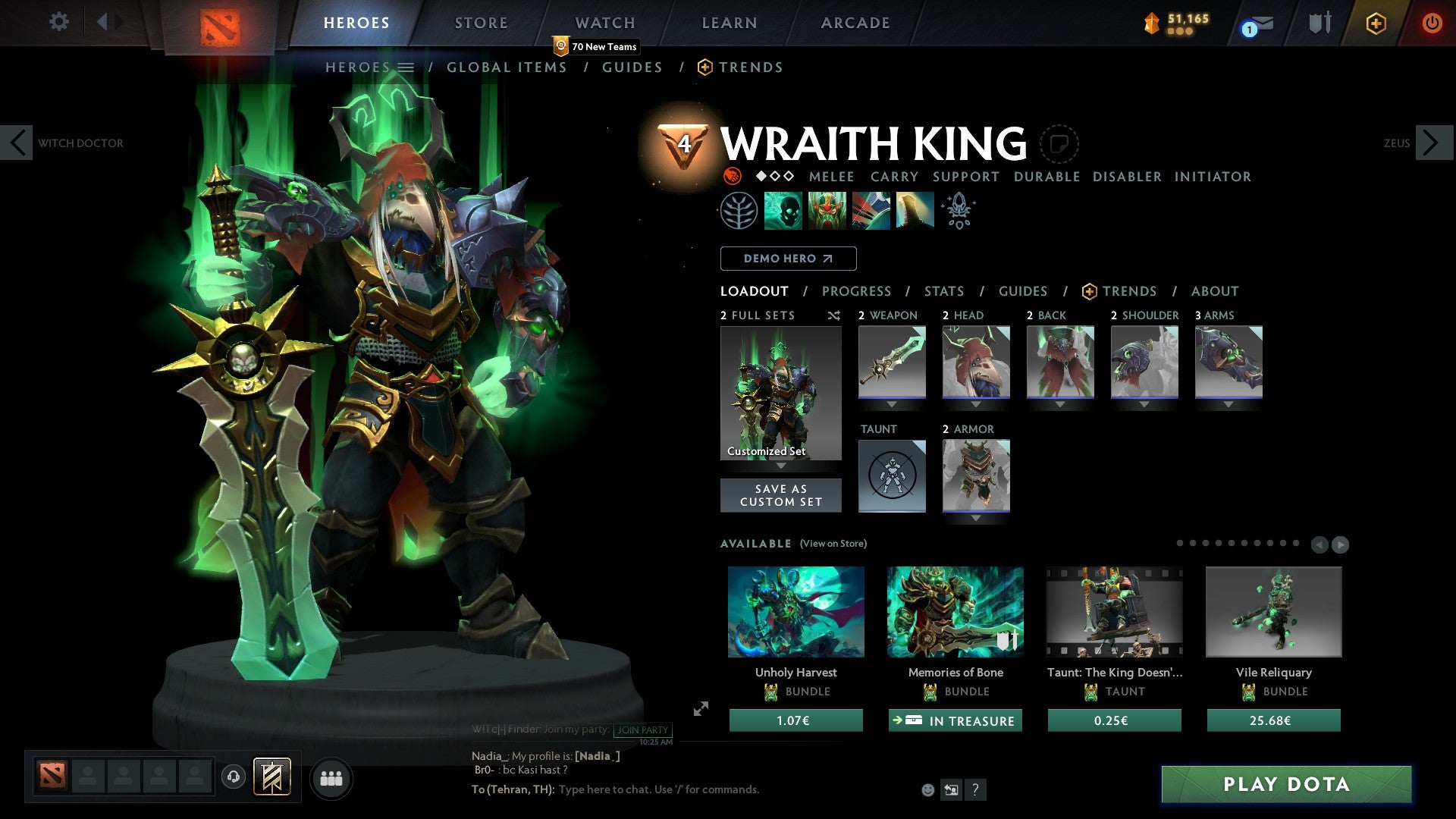Expand the heroes hamburger menu

tap(406, 67)
